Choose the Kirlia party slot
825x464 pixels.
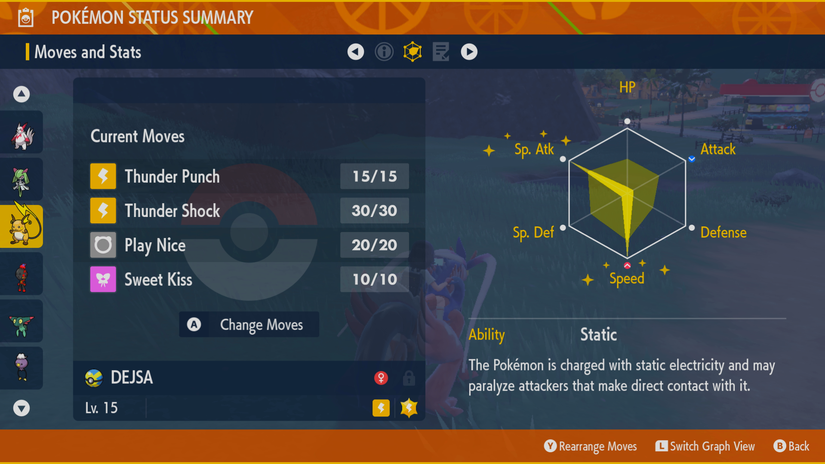(x=21, y=181)
